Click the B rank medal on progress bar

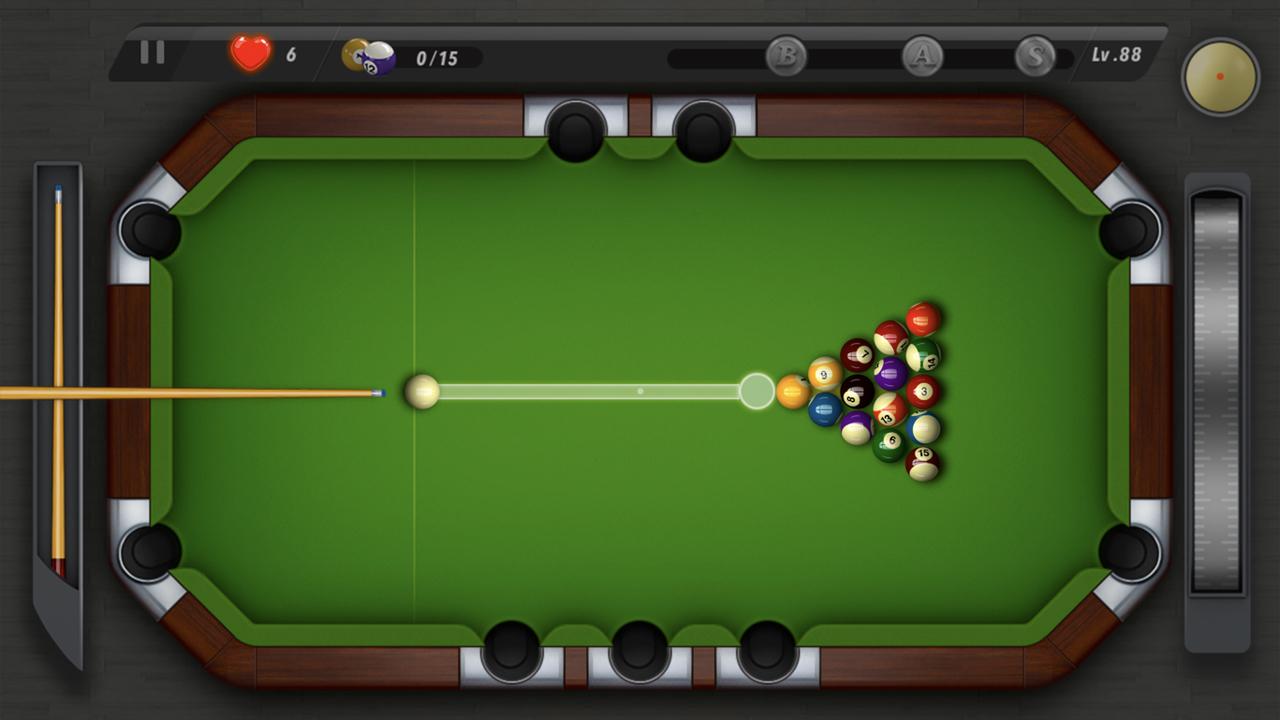pyautogui.click(x=786, y=58)
